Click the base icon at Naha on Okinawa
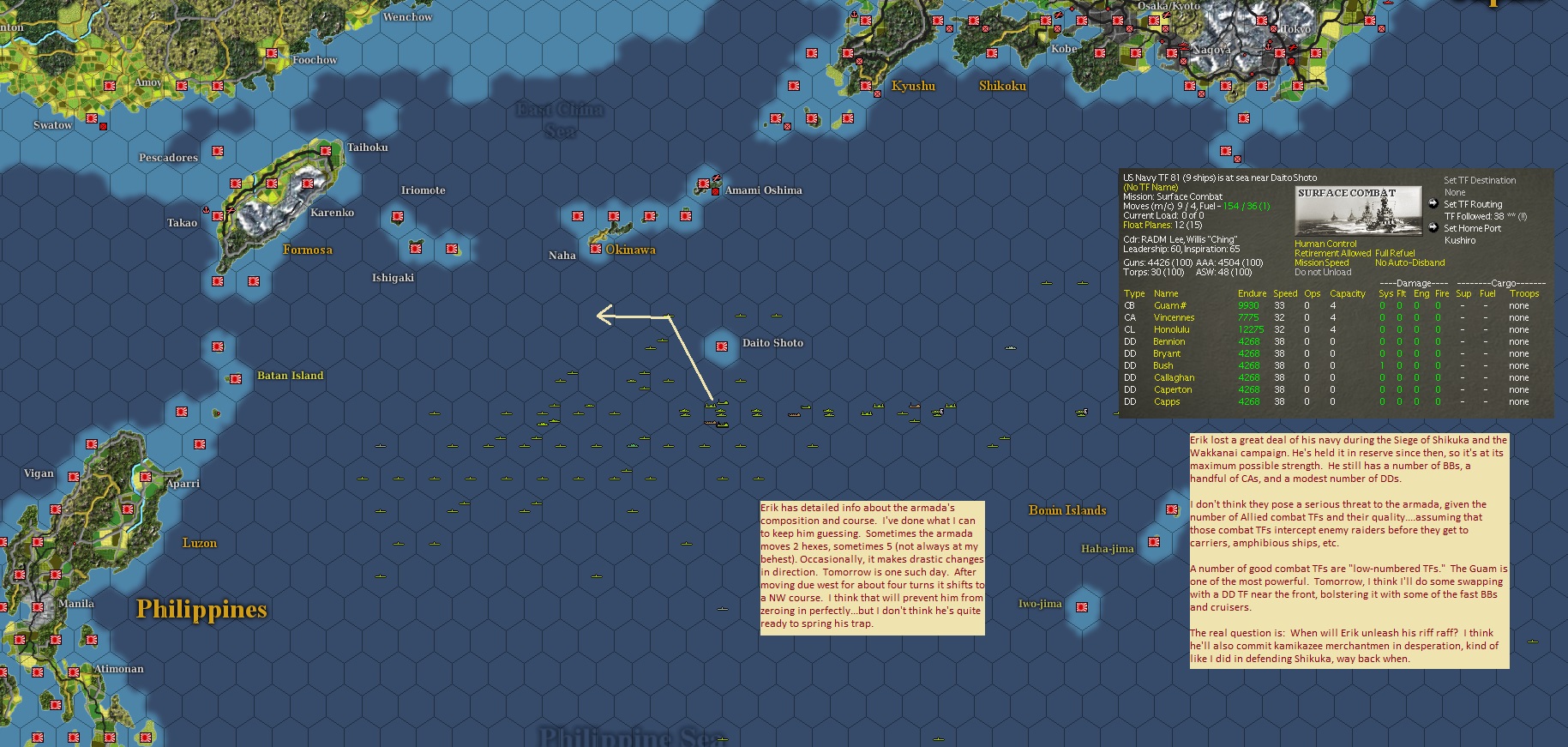 coord(595,250)
